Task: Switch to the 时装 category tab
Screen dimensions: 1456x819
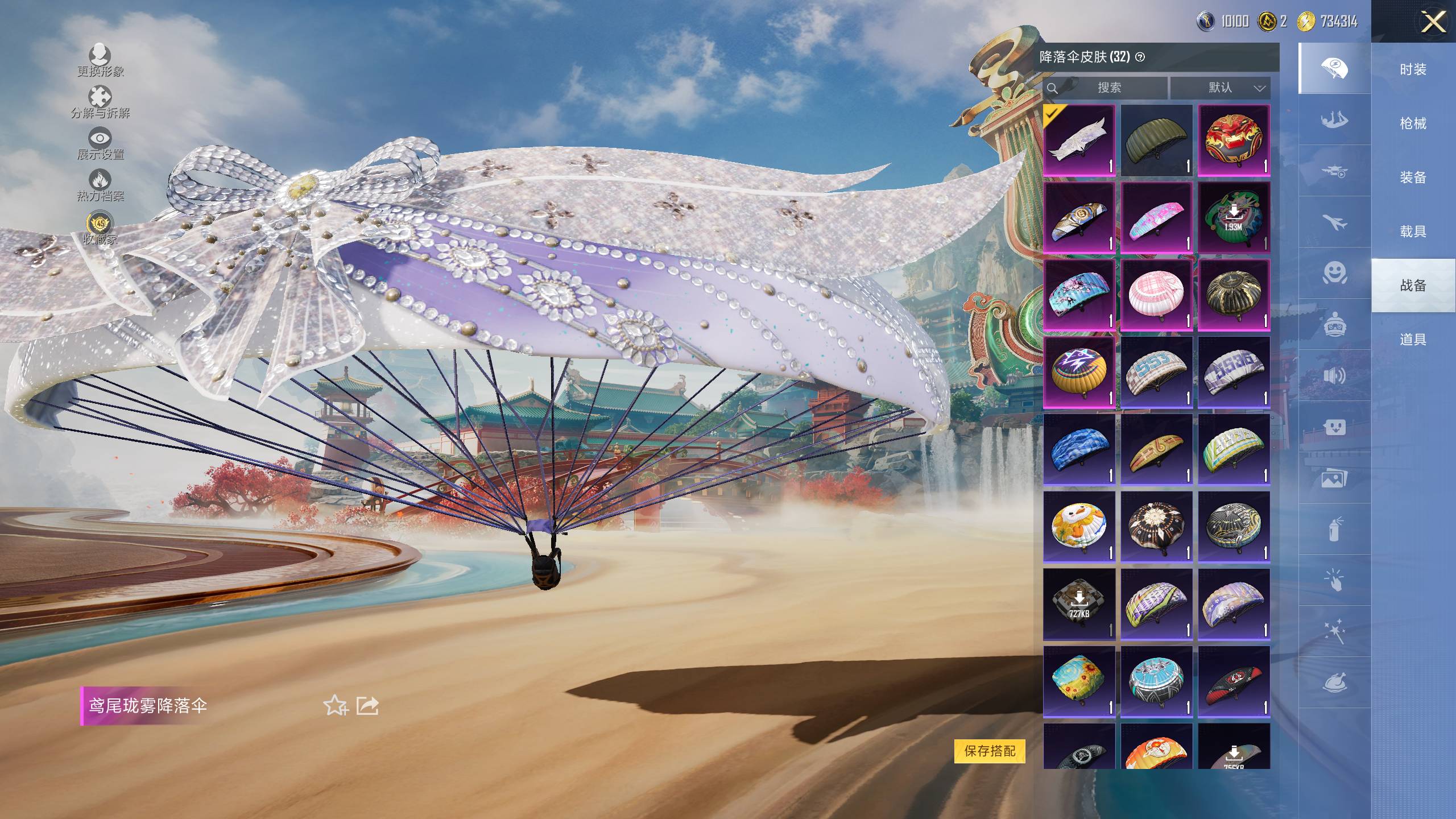Action: (1413, 69)
